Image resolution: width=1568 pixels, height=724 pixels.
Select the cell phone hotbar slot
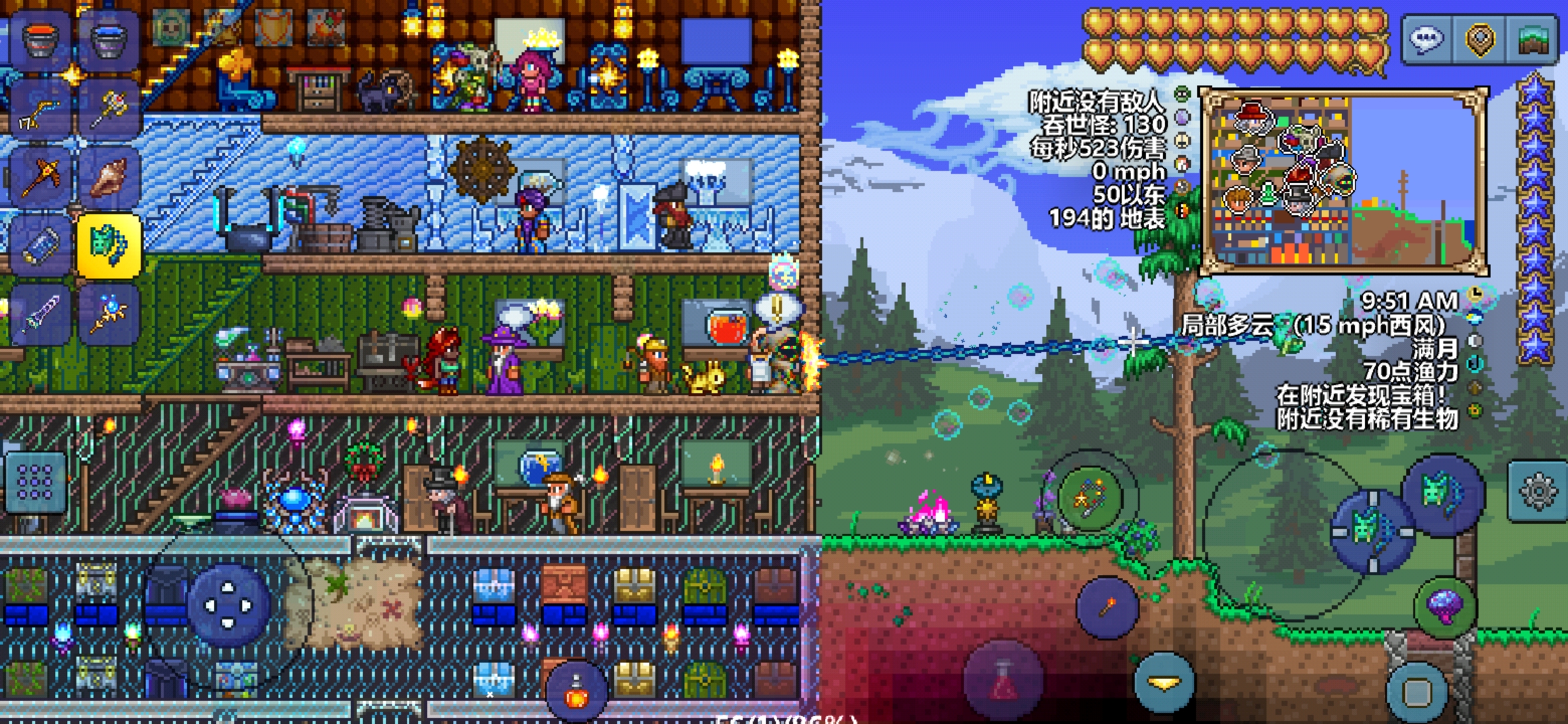(39, 246)
